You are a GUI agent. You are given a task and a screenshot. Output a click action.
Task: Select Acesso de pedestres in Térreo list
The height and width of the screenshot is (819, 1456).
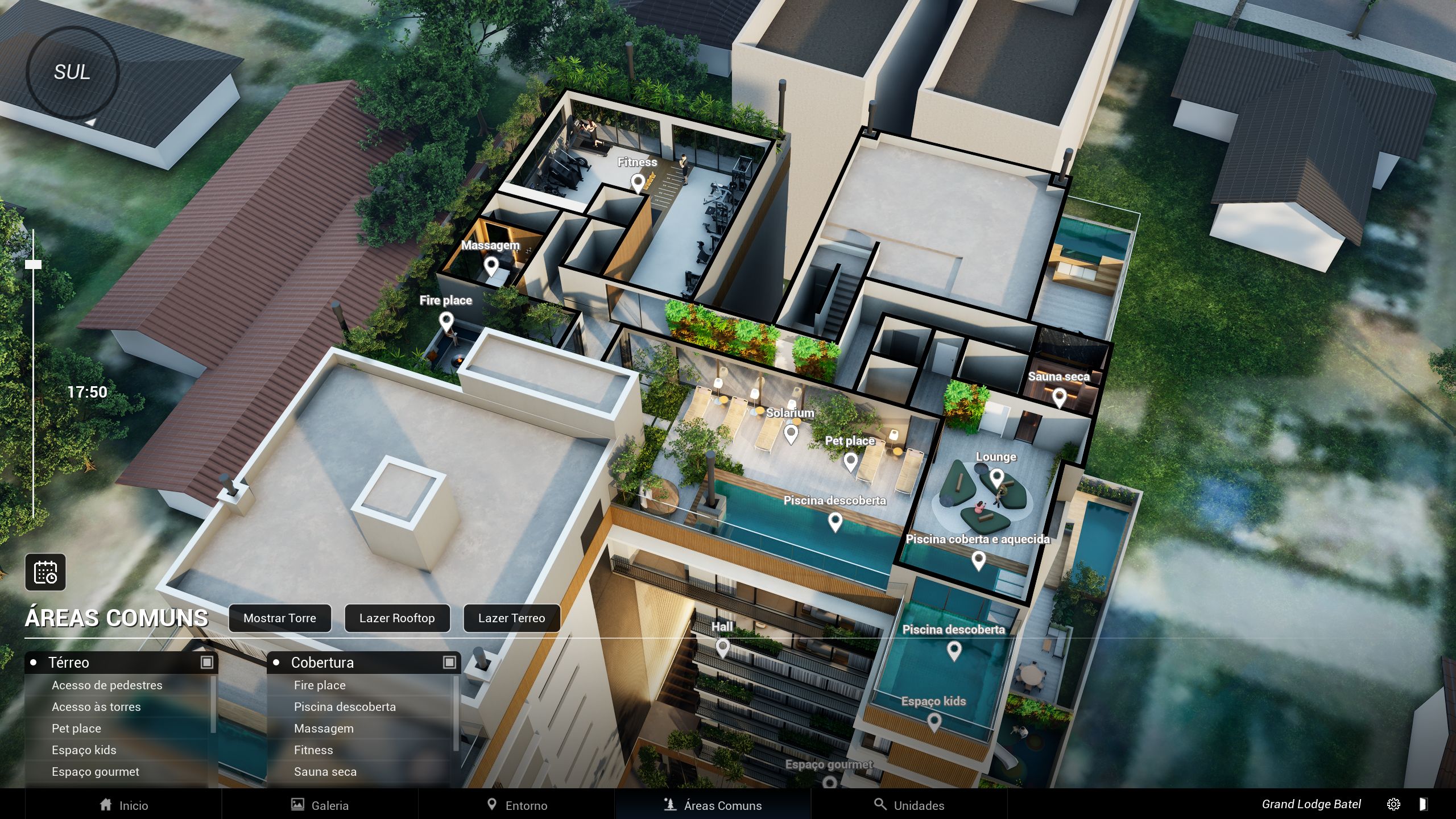pos(107,685)
